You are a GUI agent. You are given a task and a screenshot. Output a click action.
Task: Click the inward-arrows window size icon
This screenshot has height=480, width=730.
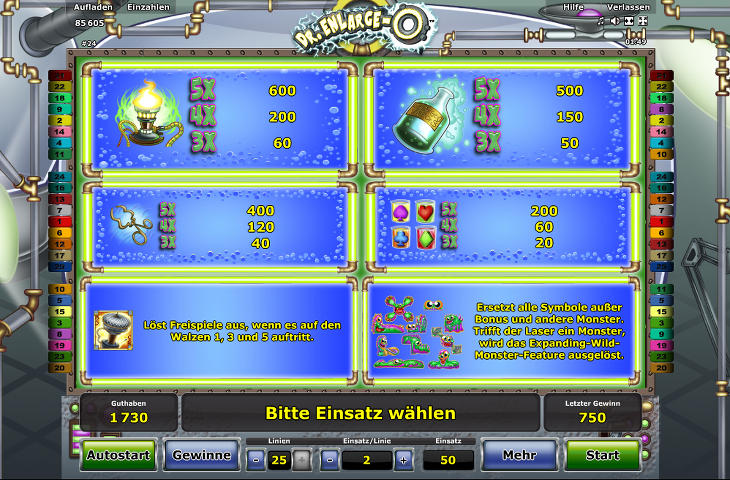coord(628,20)
